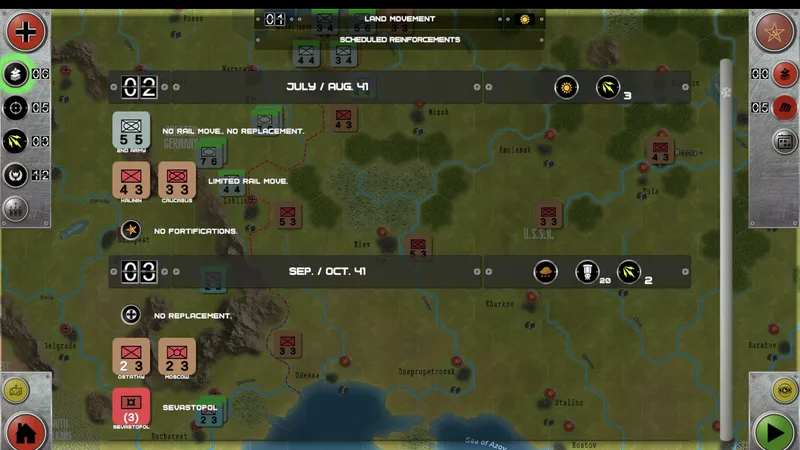Click the German Iron Cross faction button
This screenshot has width=800, height=450.
(26, 31)
